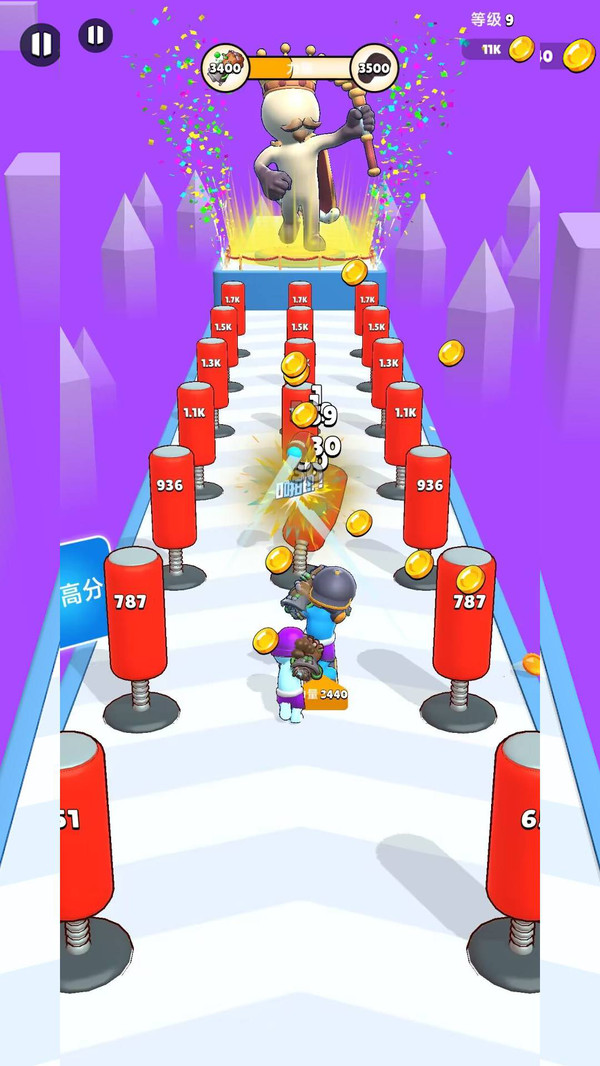This screenshot has height=1066, width=600.
Task: Tap the larger pause button
Action: (x=41, y=44)
